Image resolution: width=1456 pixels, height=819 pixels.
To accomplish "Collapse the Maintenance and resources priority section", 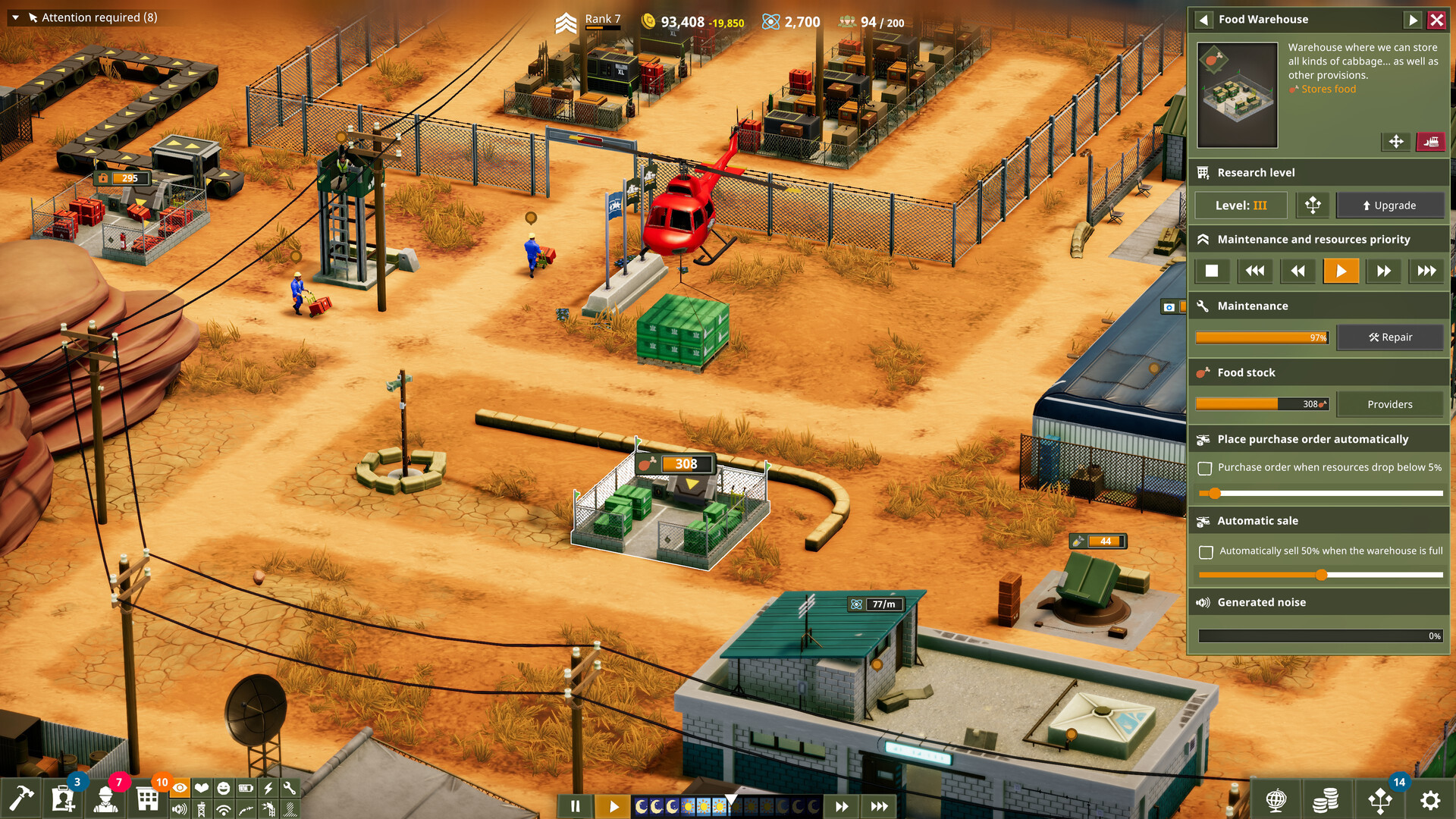I will [x=1203, y=239].
